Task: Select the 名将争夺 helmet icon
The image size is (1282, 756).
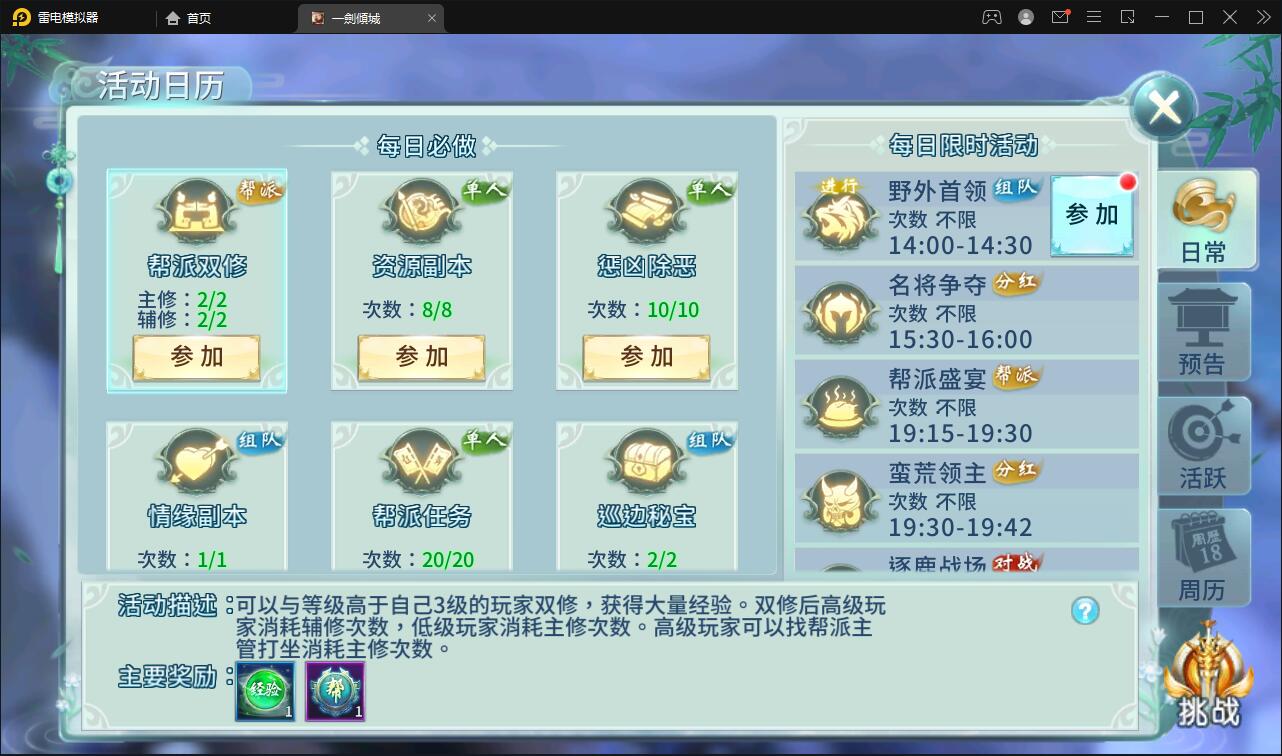Action: (x=840, y=310)
